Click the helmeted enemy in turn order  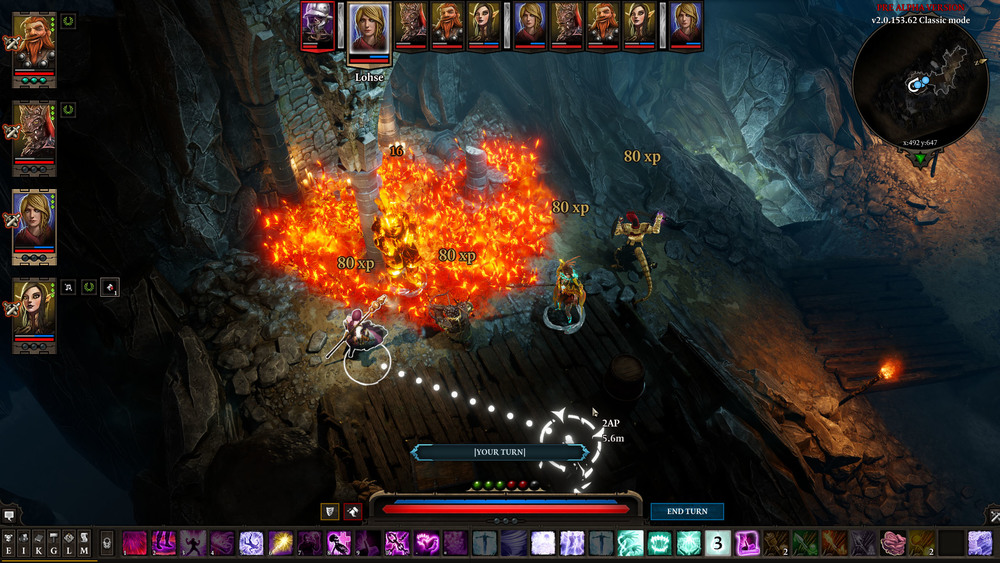318,25
